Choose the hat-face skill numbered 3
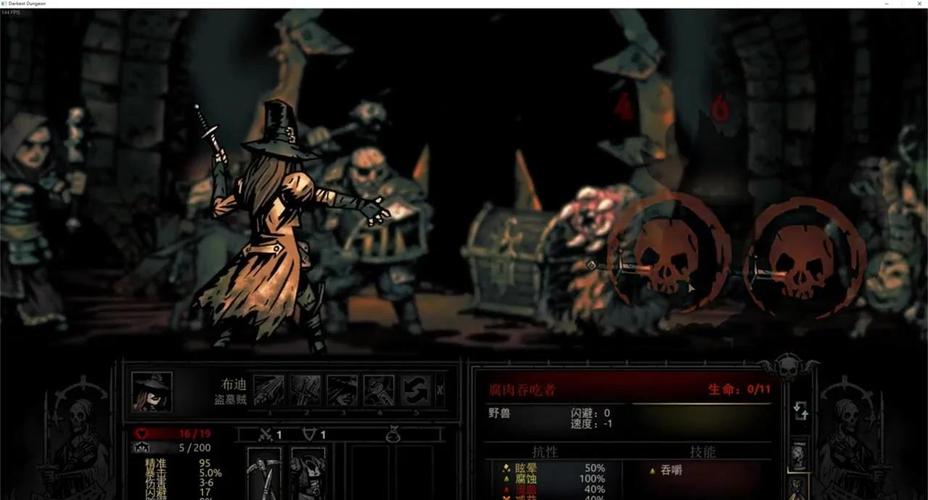This screenshot has height=500, width=928. (x=342, y=390)
